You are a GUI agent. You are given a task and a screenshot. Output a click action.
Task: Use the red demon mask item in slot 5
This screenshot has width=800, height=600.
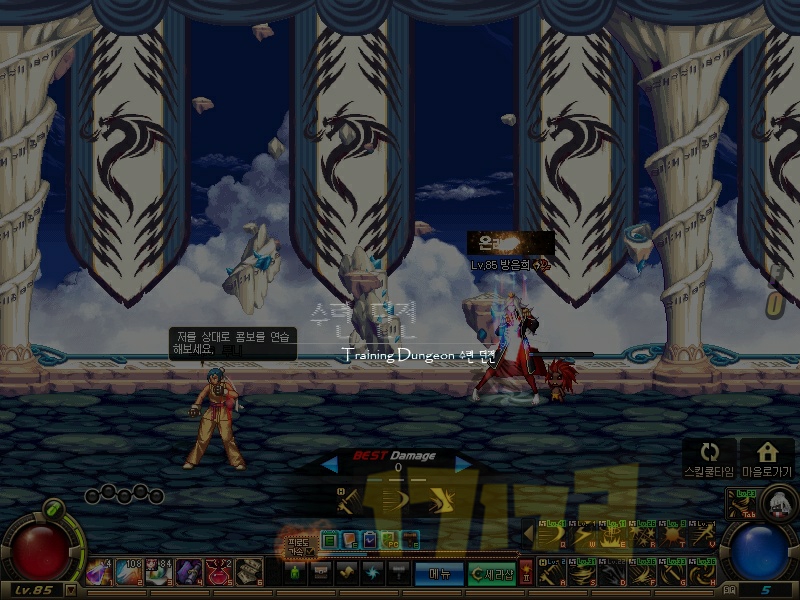pyautogui.click(x=220, y=571)
